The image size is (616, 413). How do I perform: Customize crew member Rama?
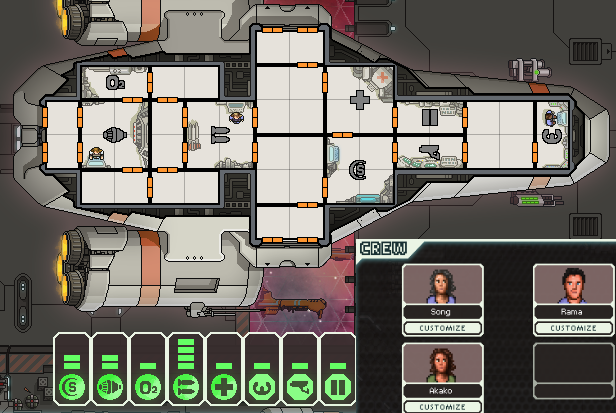(x=573, y=327)
